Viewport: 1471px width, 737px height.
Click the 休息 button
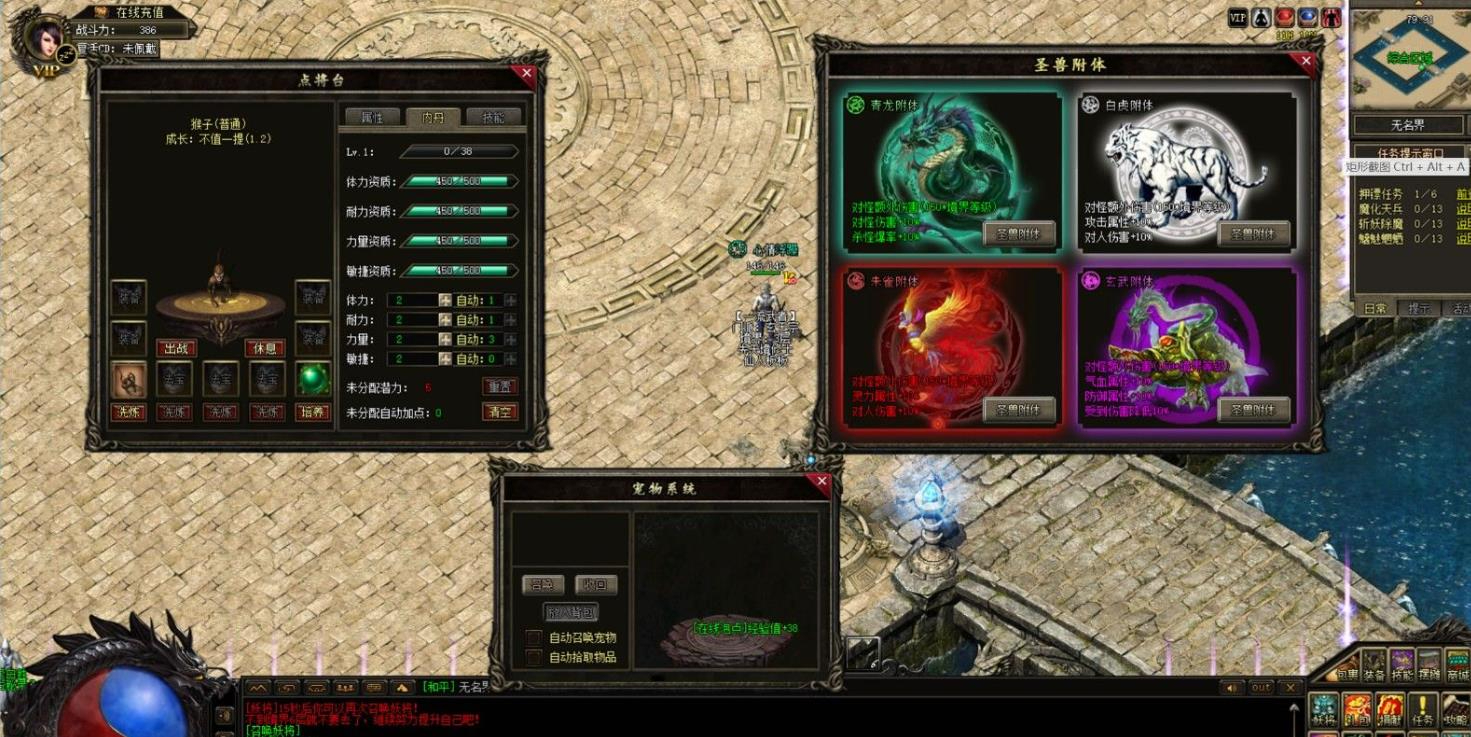tap(265, 348)
